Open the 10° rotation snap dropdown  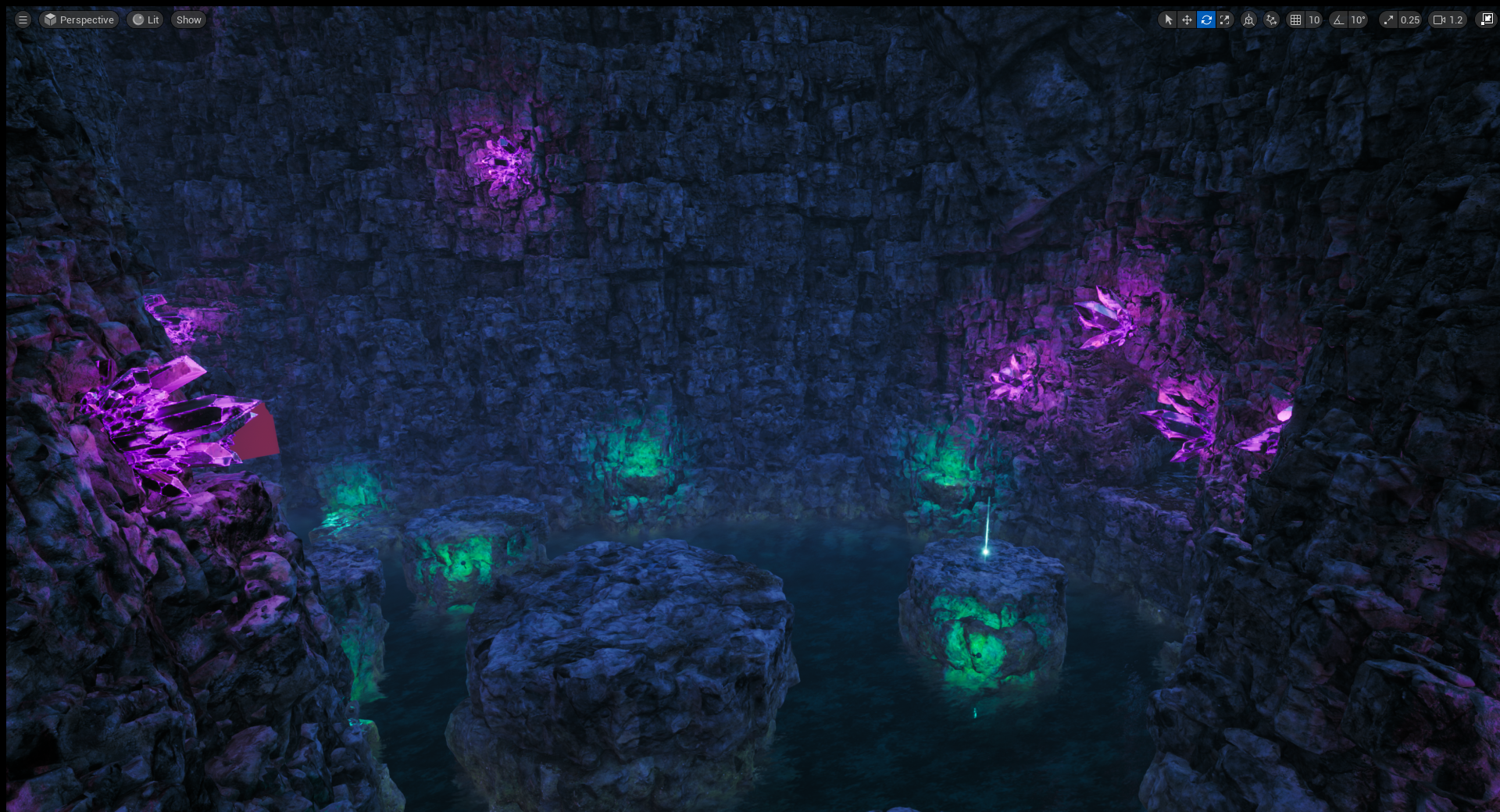click(x=1359, y=20)
